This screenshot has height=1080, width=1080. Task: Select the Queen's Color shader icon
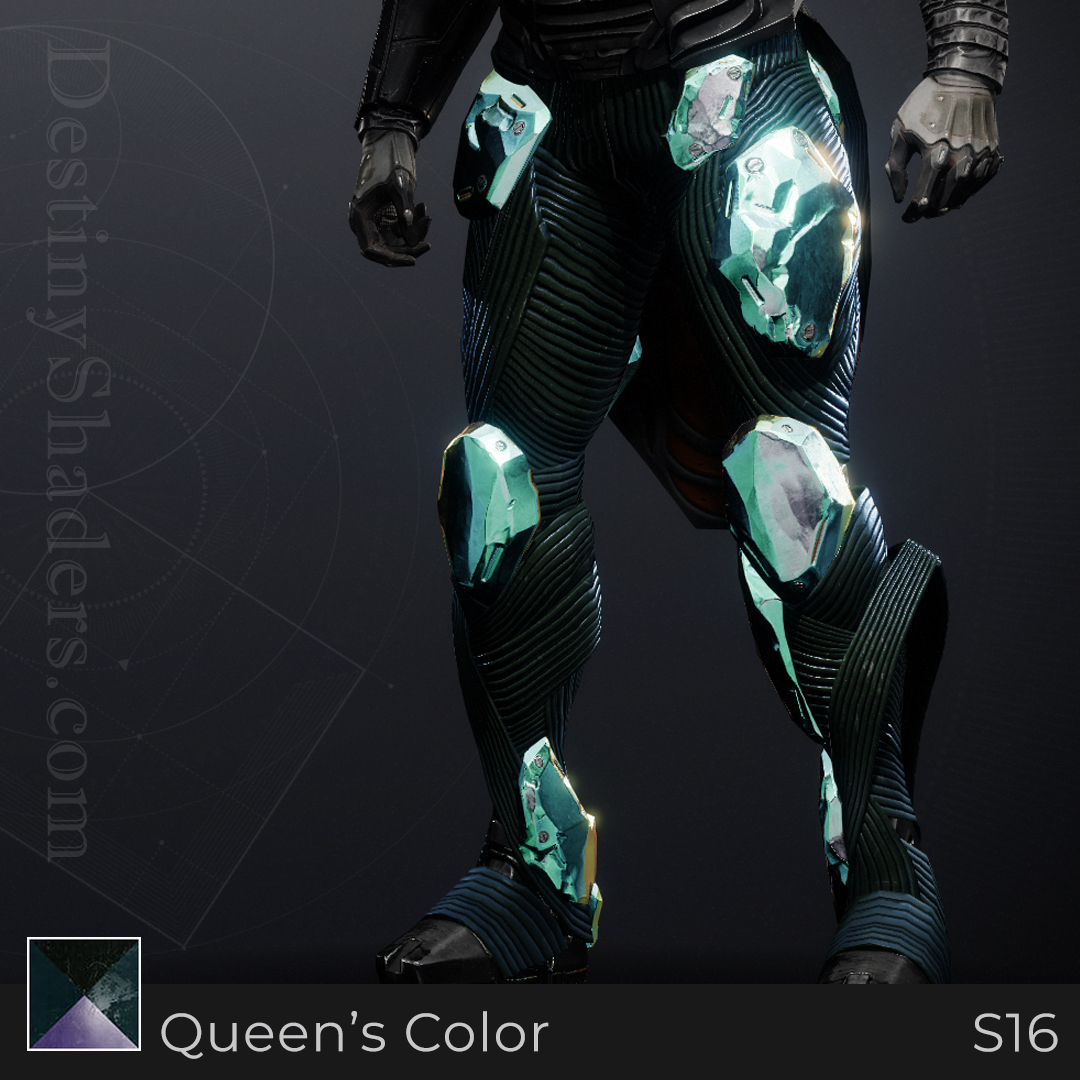pyautogui.click(x=84, y=994)
